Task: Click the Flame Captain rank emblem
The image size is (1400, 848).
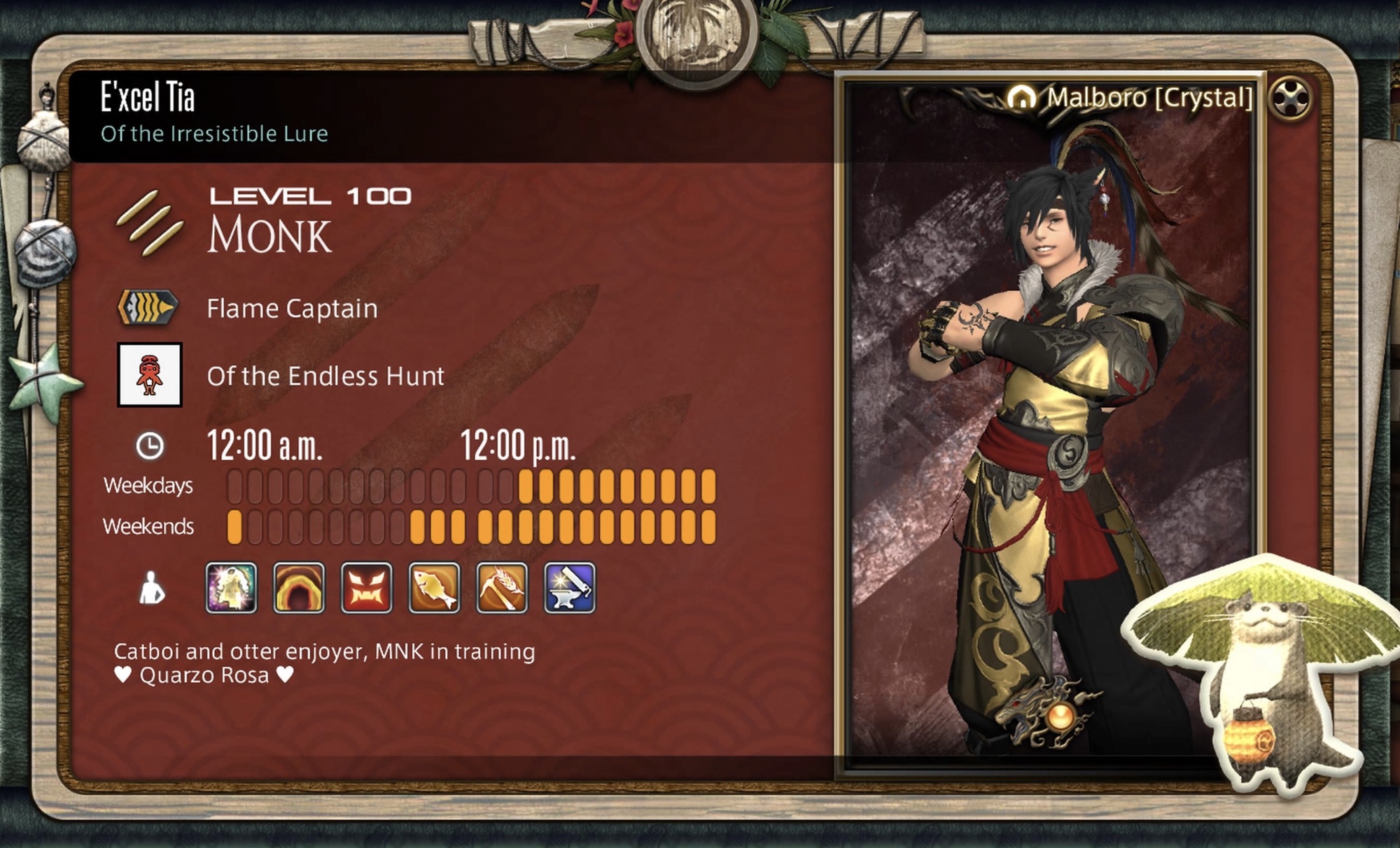Action: click(x=147, y=308)
